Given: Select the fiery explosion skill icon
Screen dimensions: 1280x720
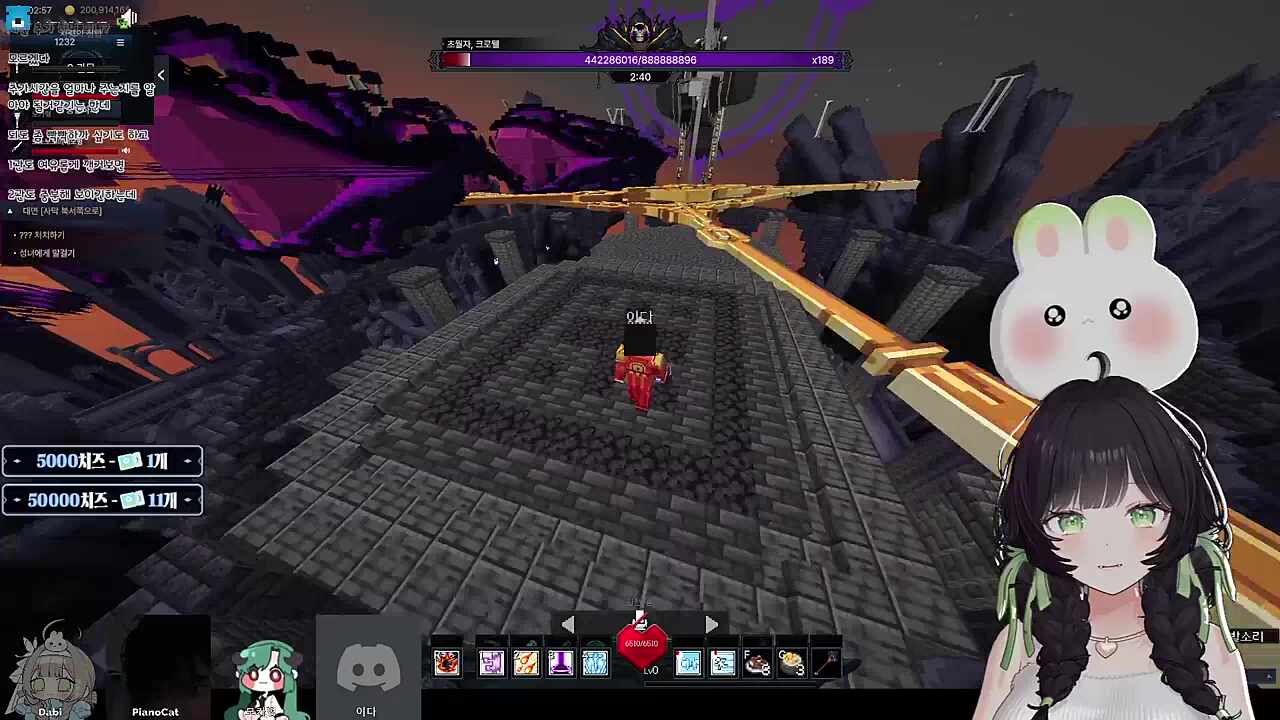Looking at the screenshot, I should click(446, 662).
